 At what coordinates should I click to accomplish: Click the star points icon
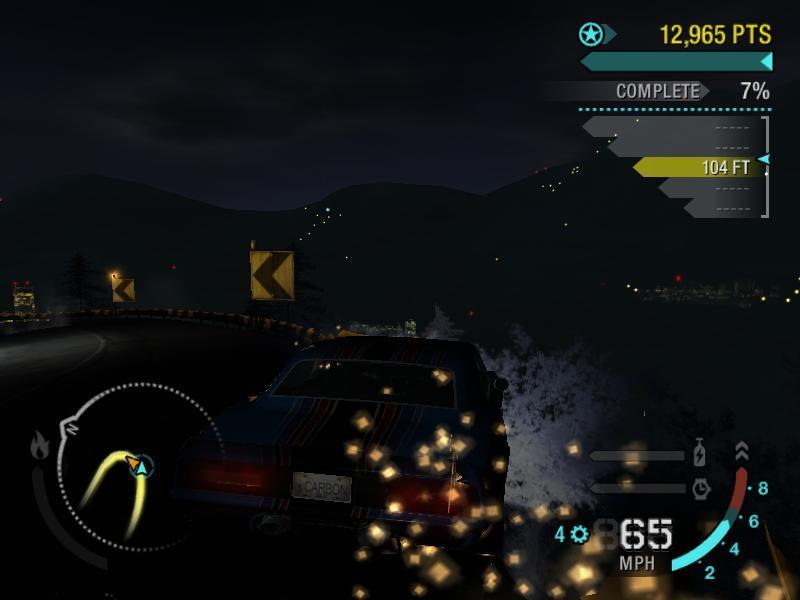click(592, 35)
